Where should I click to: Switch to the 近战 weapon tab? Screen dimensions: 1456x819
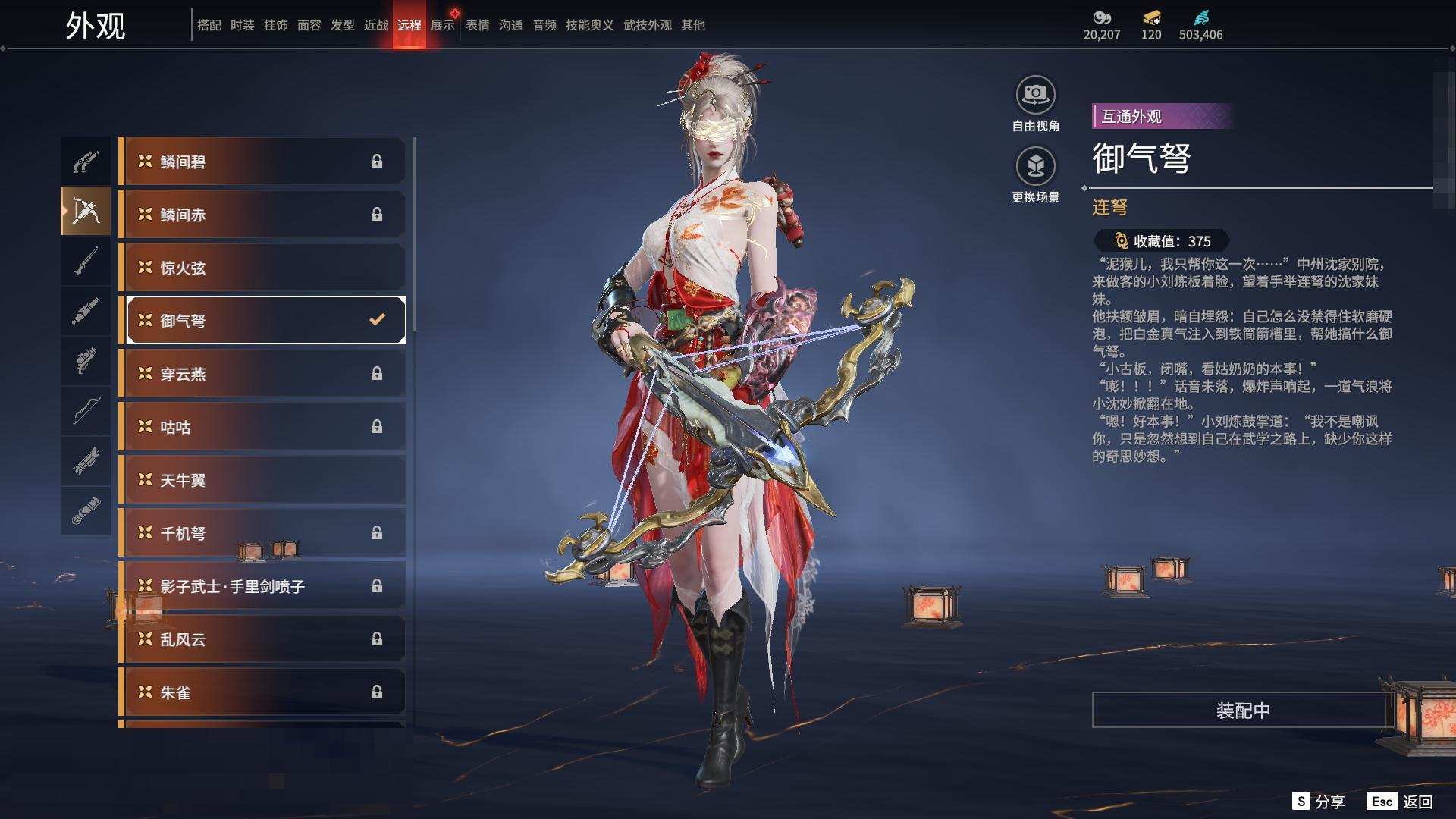pos(375,25)
